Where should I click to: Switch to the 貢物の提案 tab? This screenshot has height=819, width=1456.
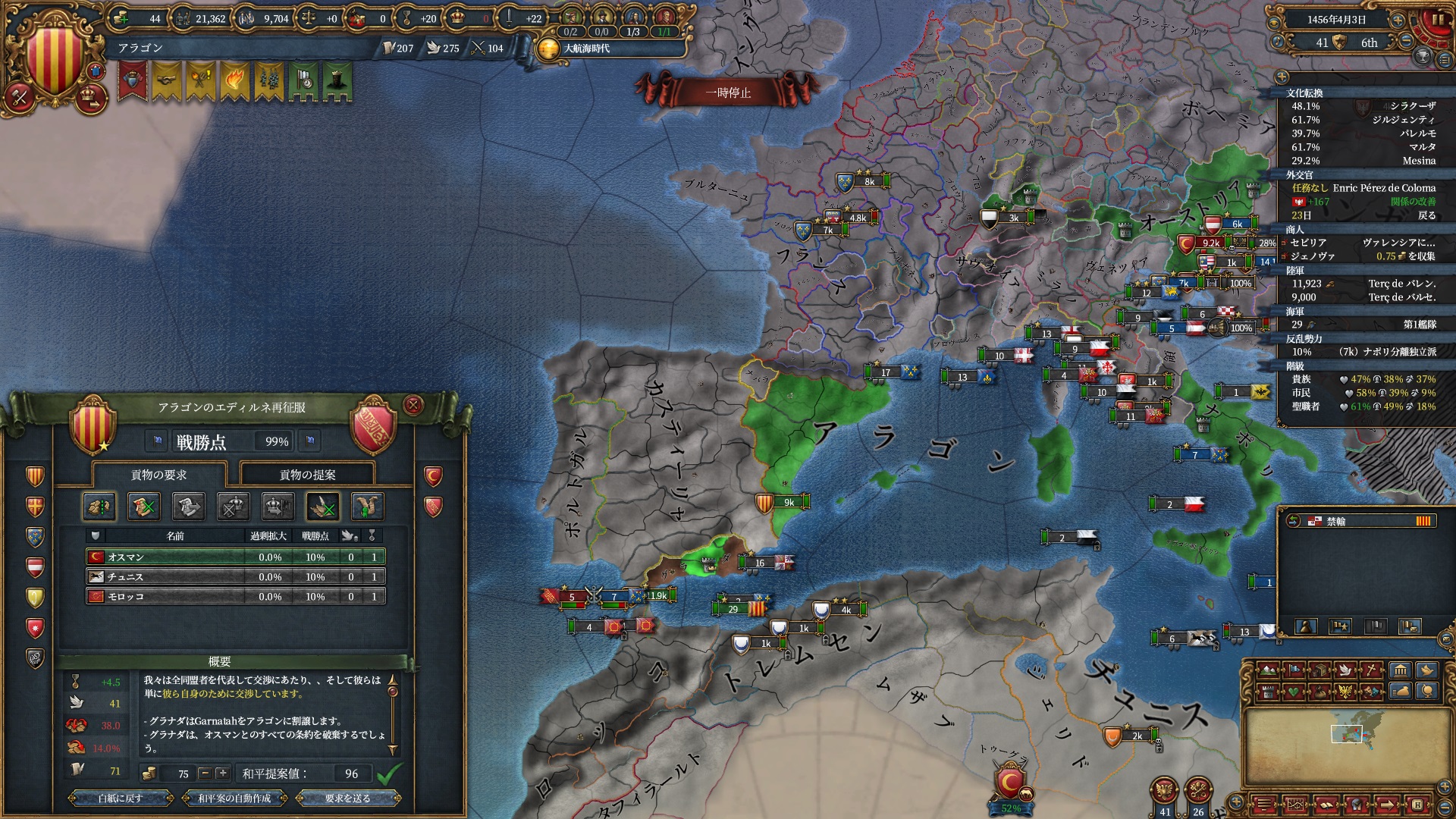[307, 475]
